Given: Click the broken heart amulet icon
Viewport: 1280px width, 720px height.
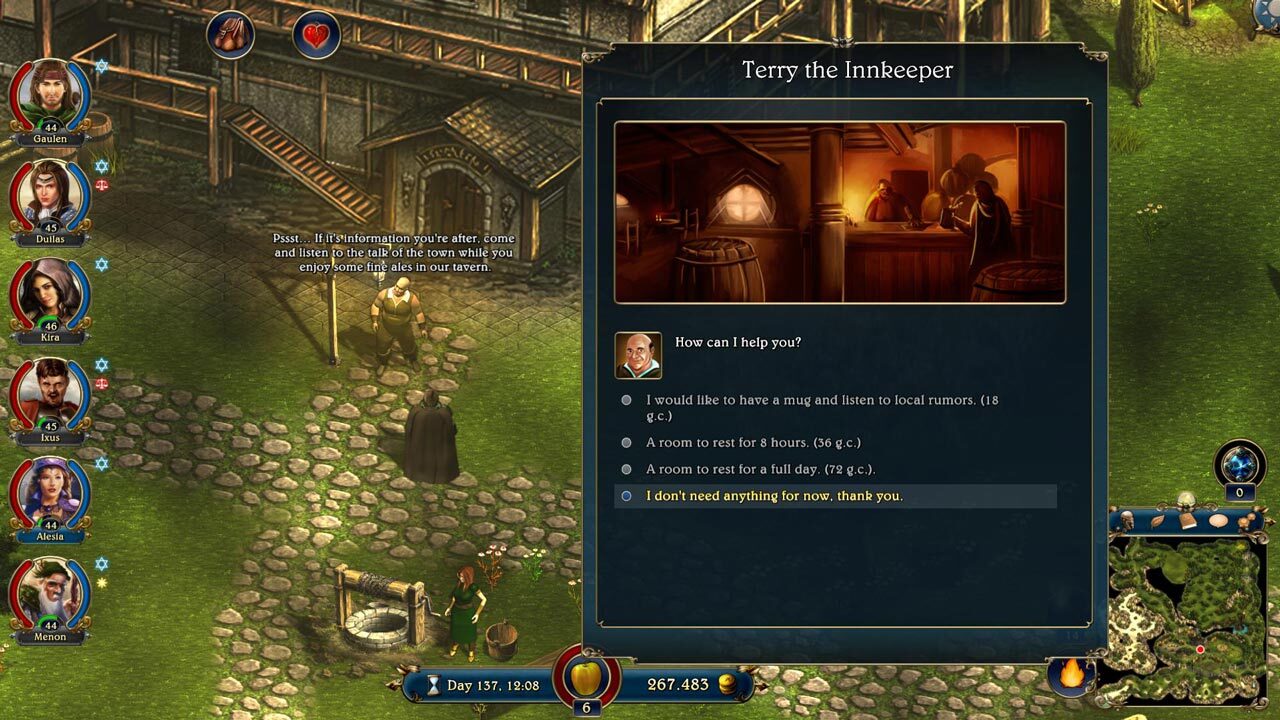Looking at the screenshot, I should [x=316, y=34].
